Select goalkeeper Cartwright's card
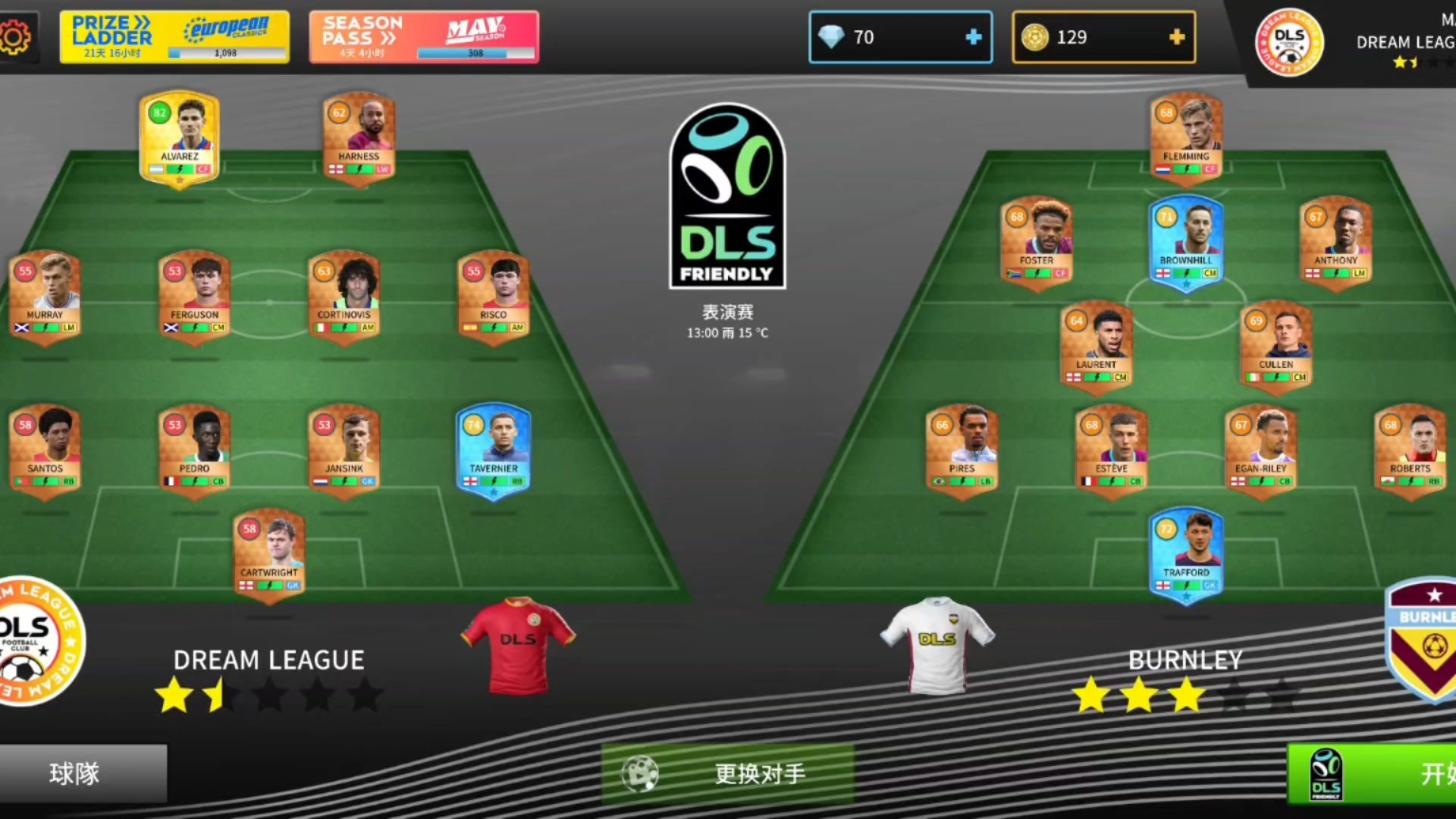This screenshot has height=819, width=1456. pyautogui.click(x=269, y=555)
